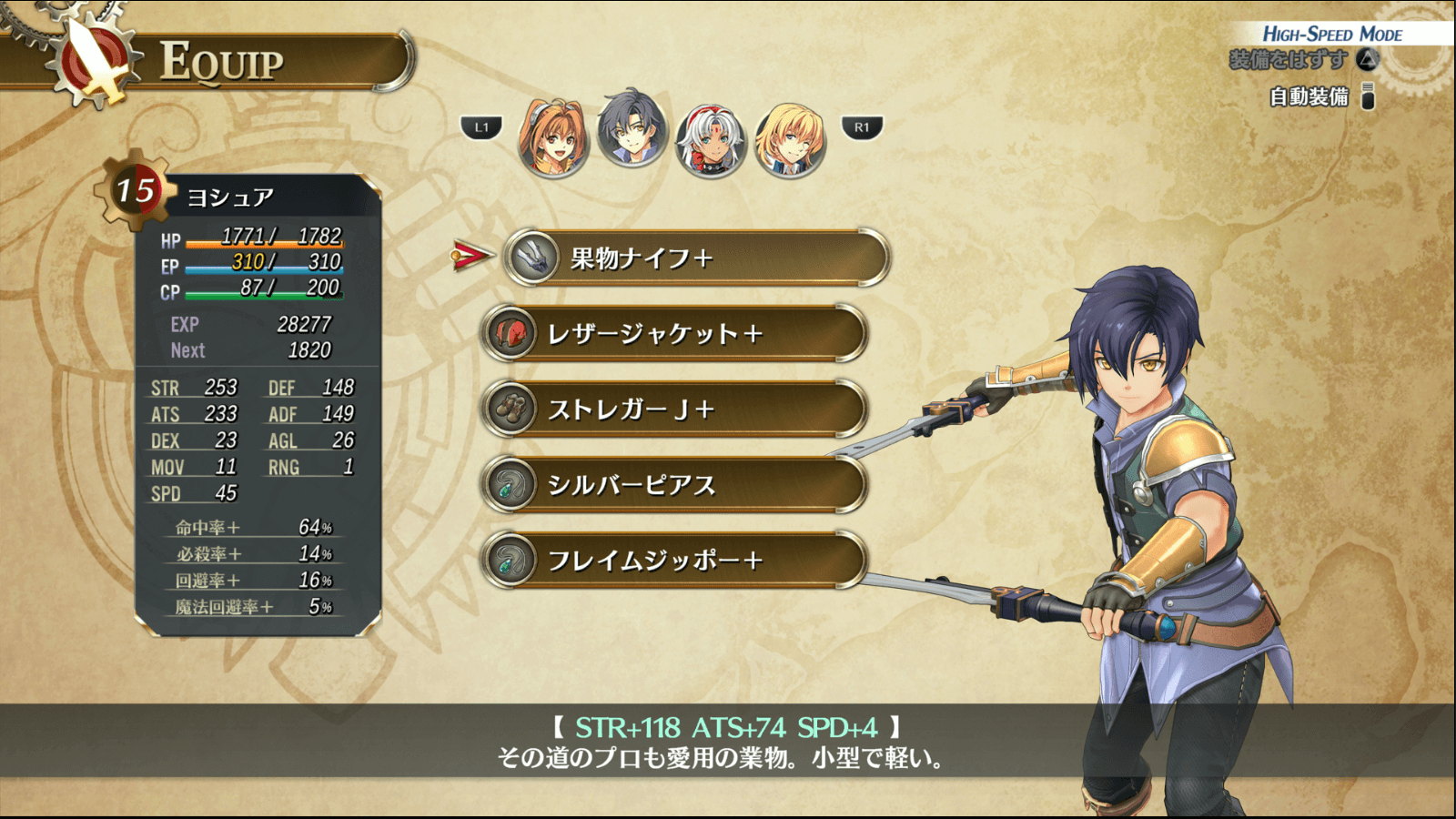This screenshot has width=1456, height=819.
Task: Switch to the orange-haired girl portrait
Action: point(553,139)
